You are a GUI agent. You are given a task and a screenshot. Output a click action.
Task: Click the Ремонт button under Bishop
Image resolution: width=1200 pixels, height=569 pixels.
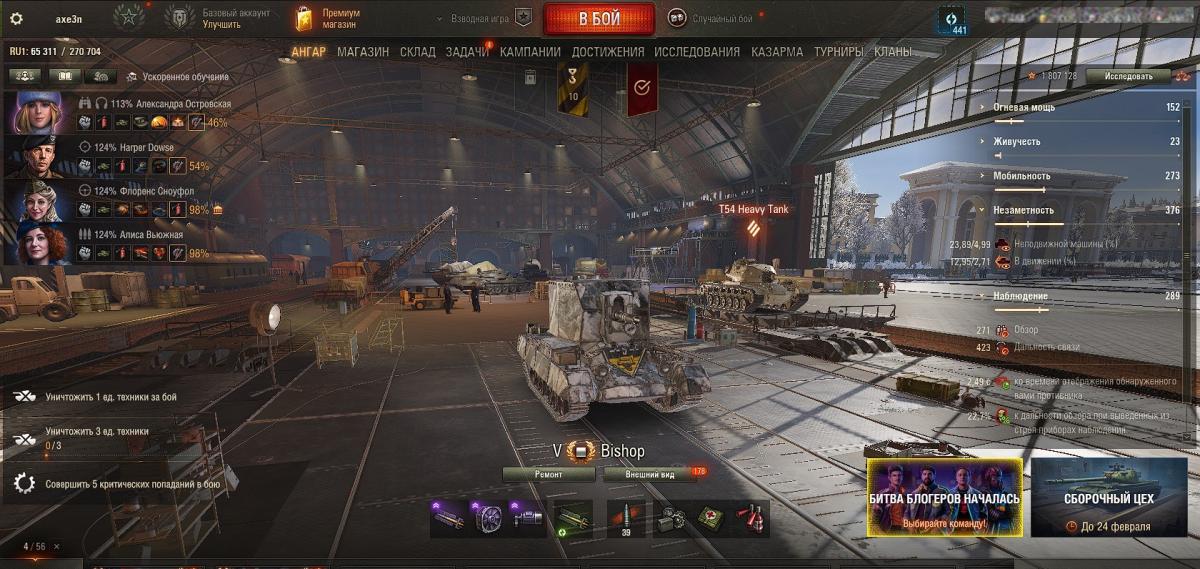548,474
